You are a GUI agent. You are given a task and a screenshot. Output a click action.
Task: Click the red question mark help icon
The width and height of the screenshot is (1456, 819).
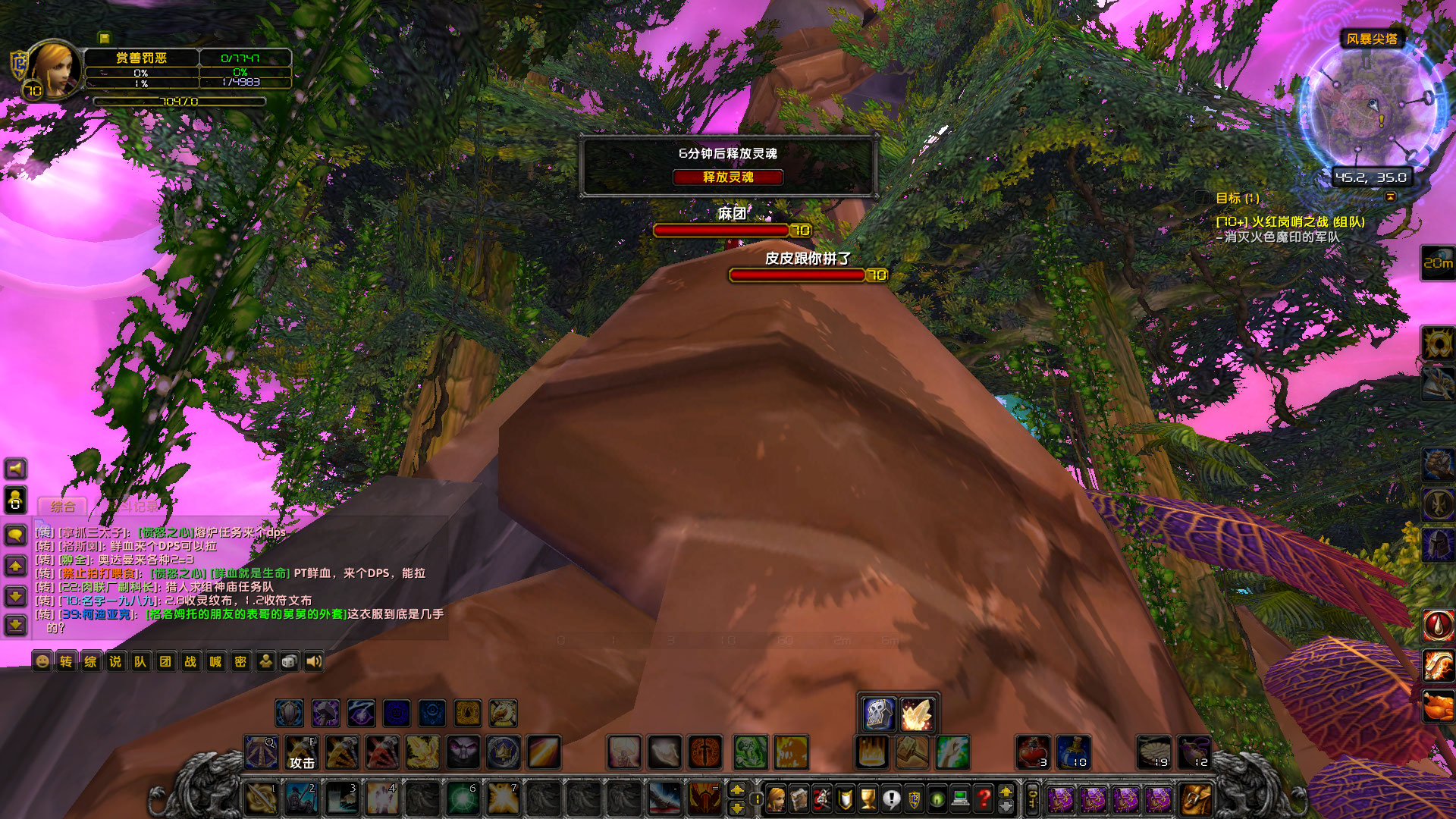pos(984,797)
